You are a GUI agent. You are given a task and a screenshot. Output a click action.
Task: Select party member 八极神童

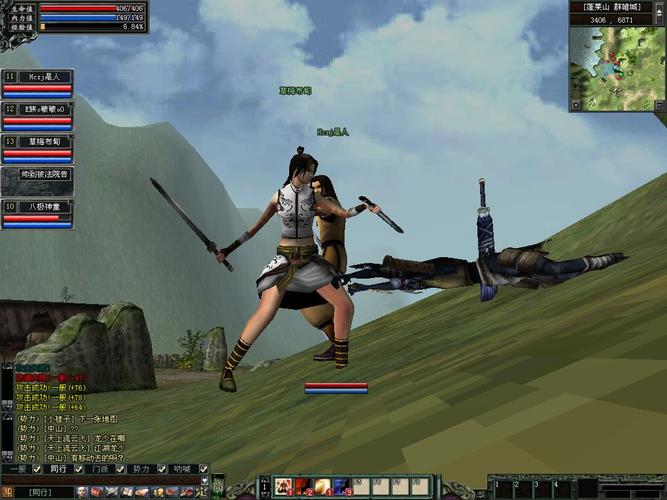[x=44, y=207]
